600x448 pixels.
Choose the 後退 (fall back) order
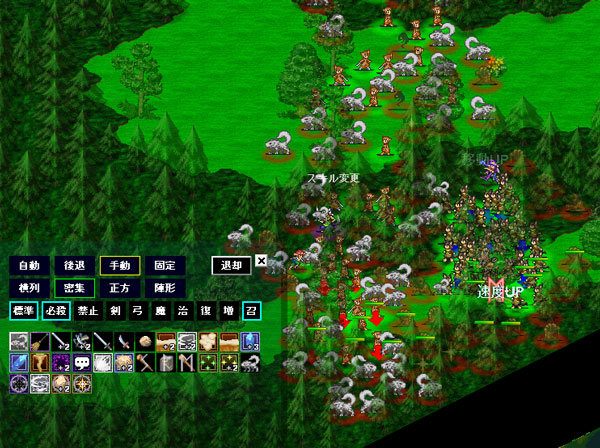point(73,266)
